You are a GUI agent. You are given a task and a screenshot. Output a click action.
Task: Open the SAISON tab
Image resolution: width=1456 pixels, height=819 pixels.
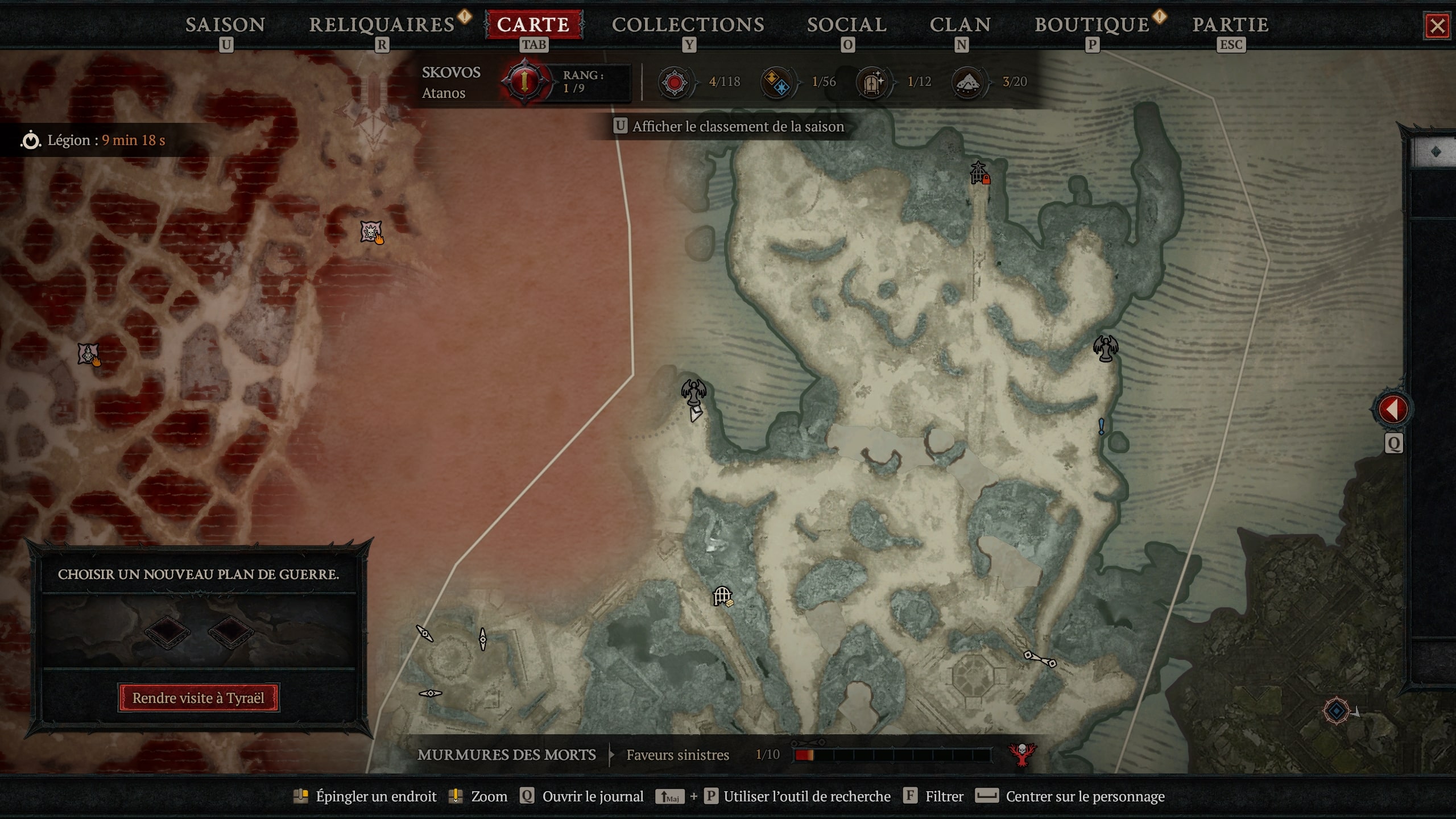(x=225, y=24)
